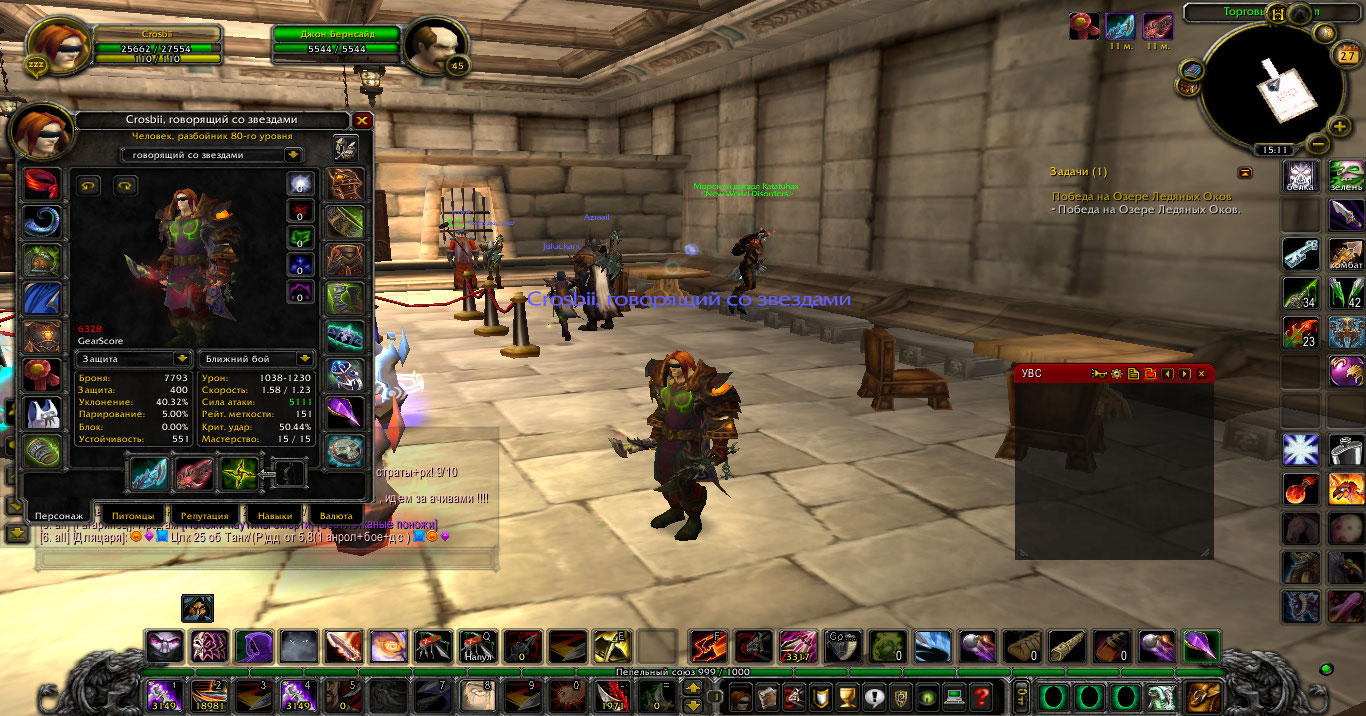Select the red blindfold head slot
The width and height of the screenshot is (1366, 716).
point(42,185)
